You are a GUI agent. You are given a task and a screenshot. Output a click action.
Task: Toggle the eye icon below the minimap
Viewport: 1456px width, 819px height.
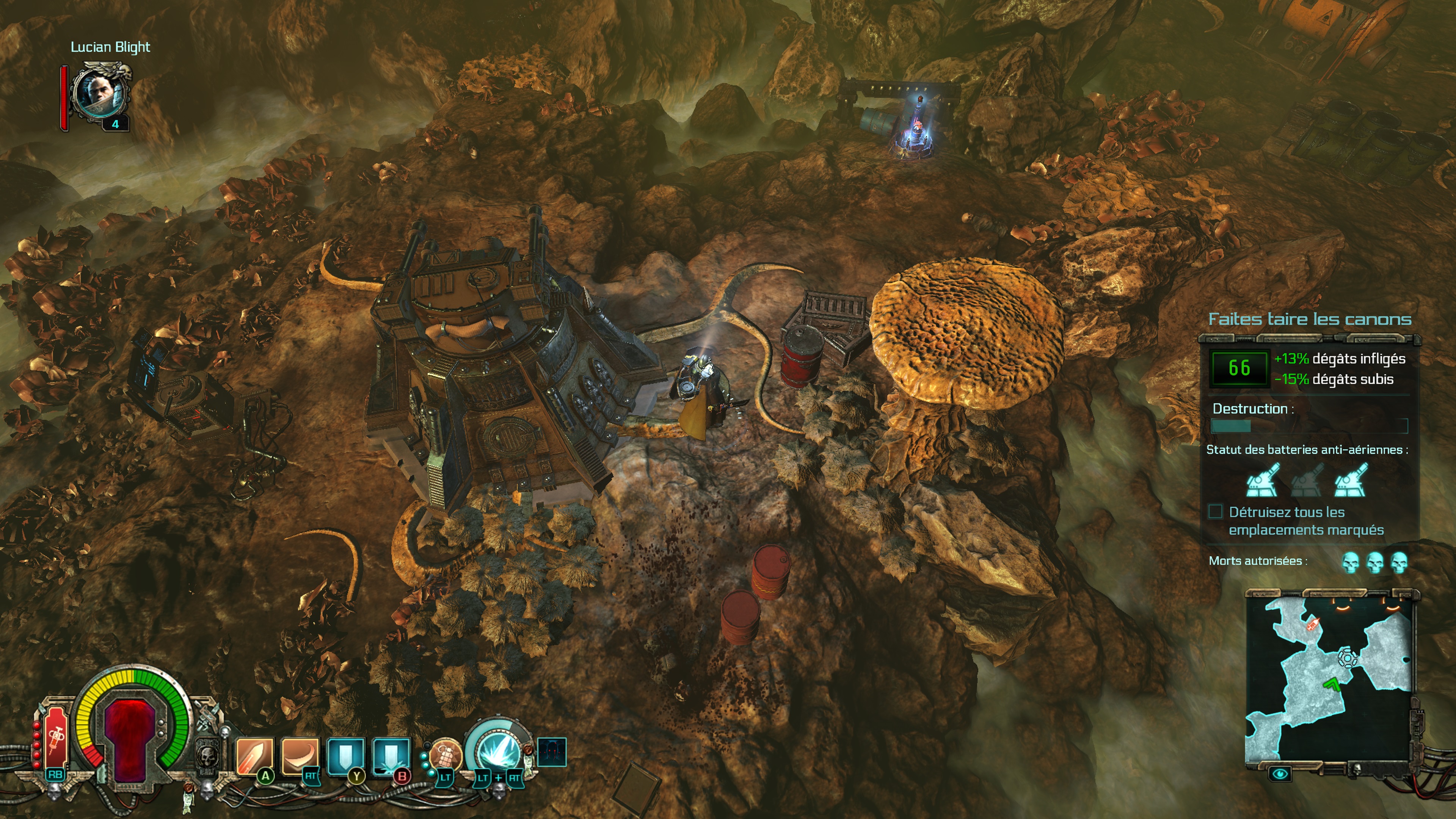(x=1280, y=773)
